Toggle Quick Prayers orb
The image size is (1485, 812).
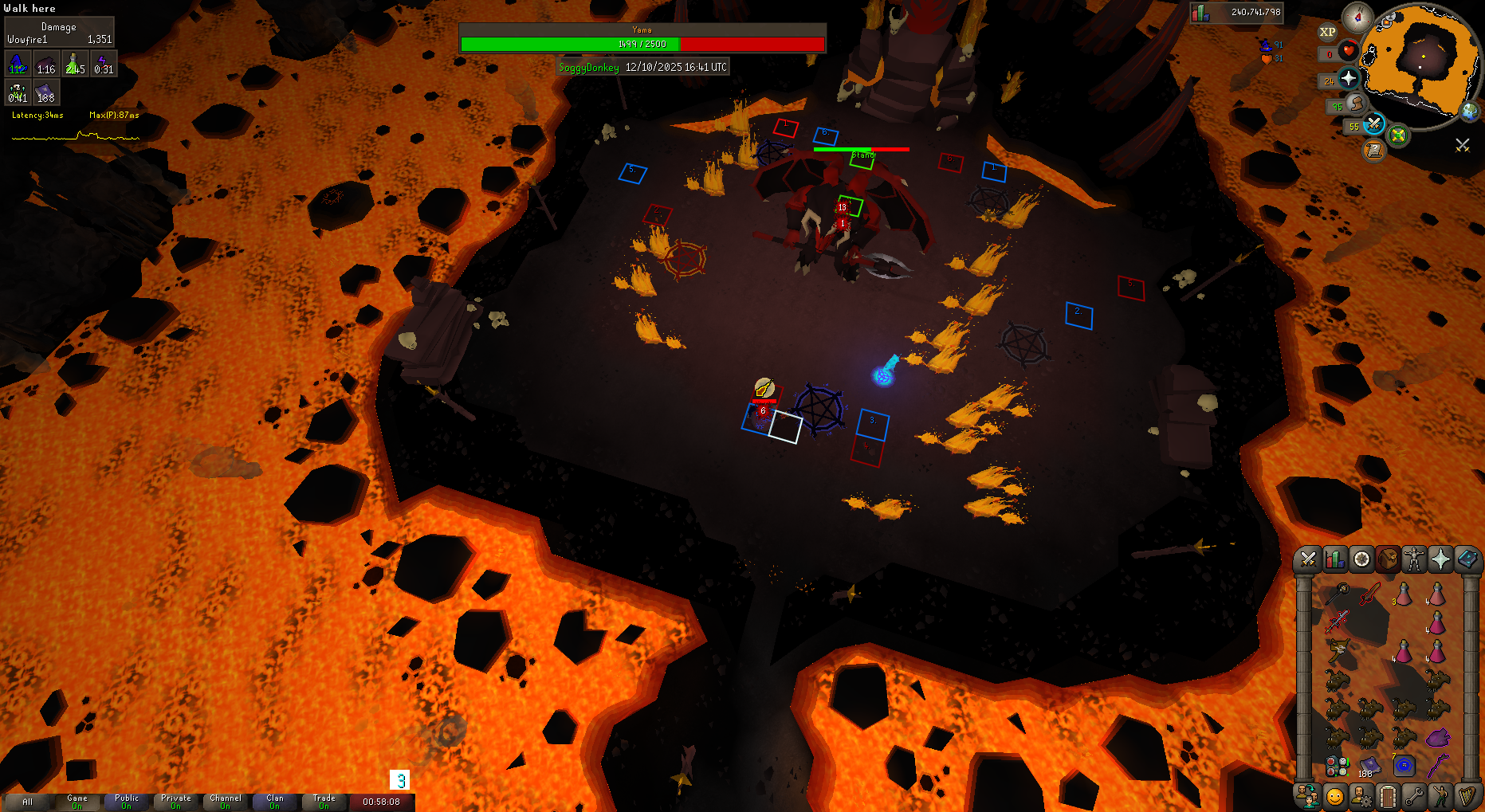pos(1349,78)
